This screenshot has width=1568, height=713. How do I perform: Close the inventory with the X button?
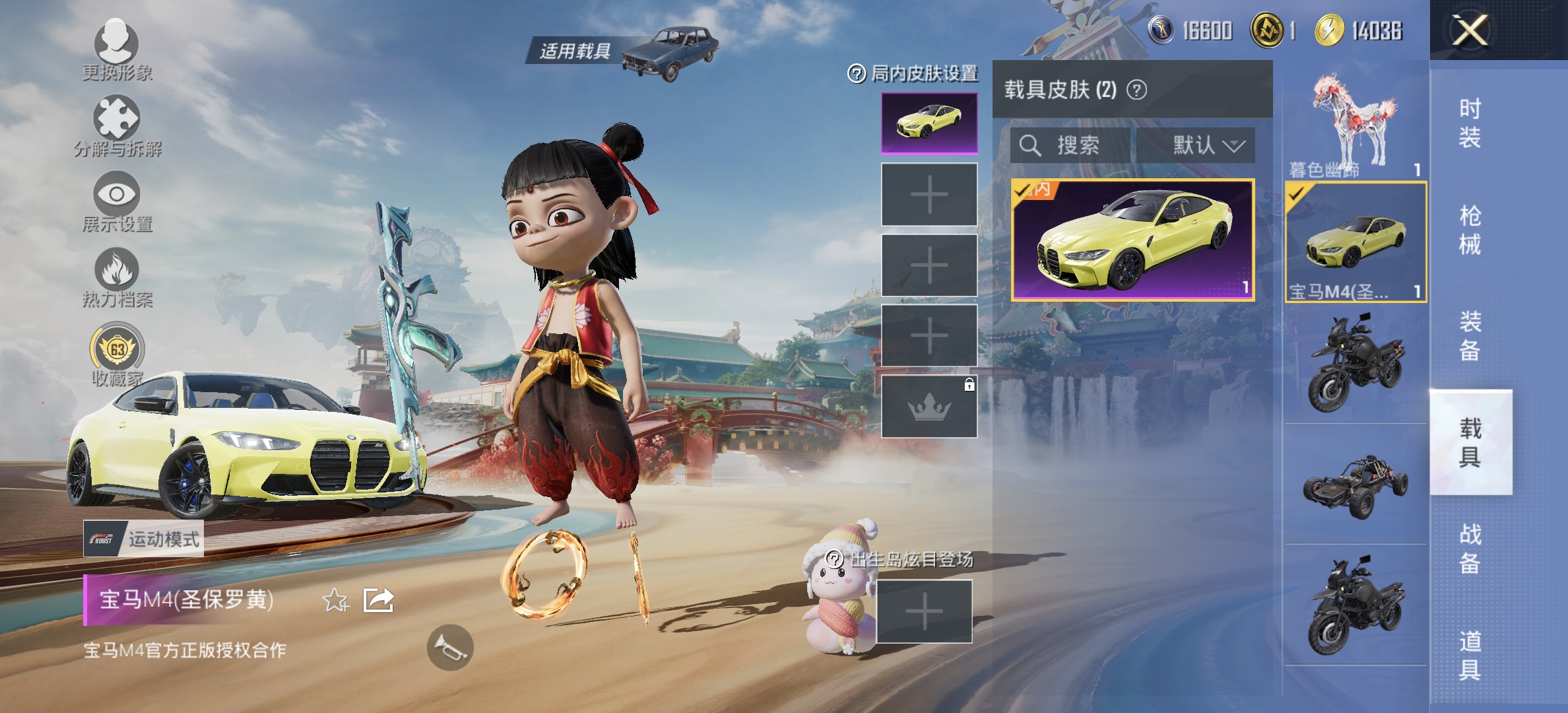(1470, 30)
